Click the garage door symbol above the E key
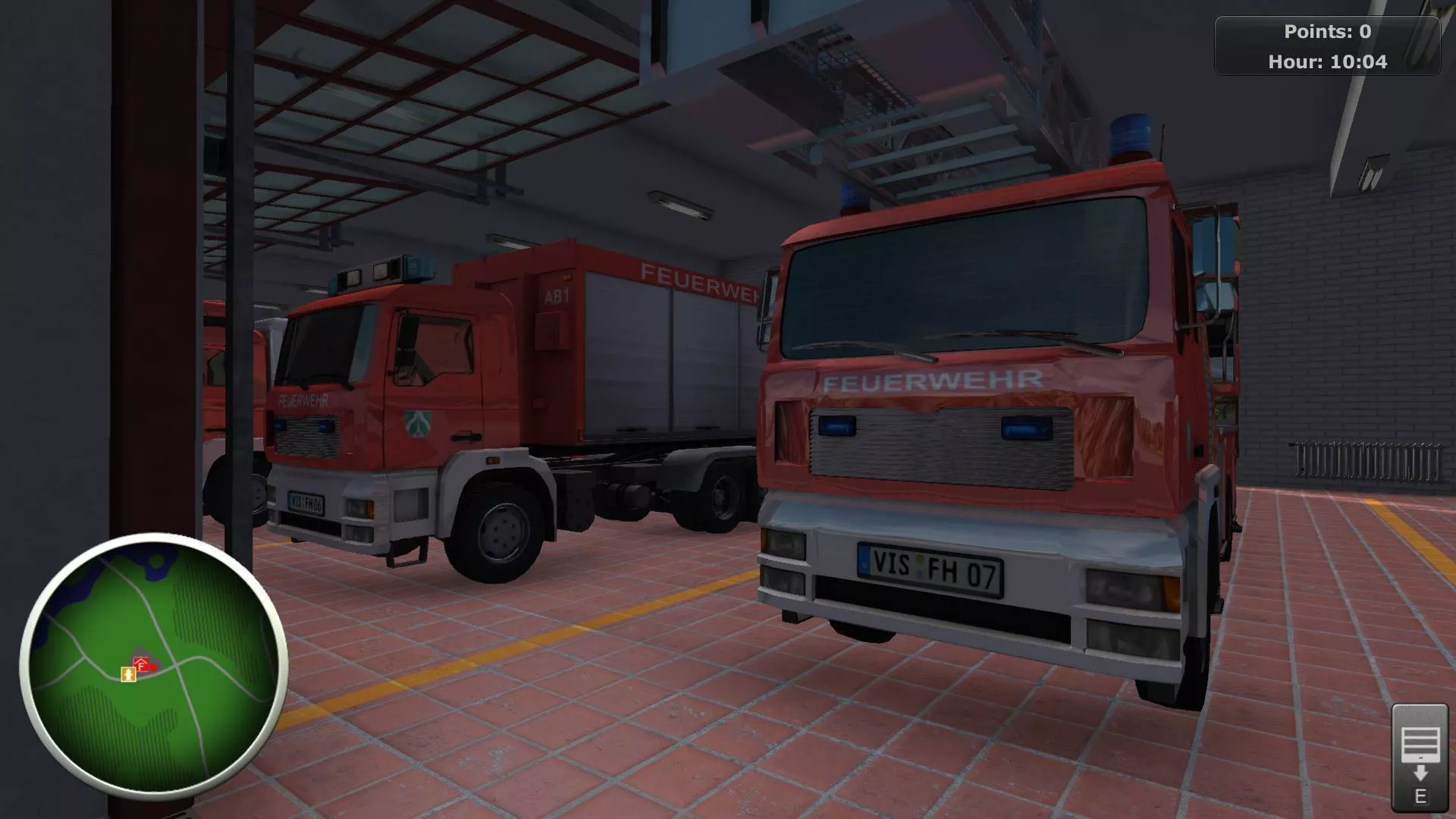 [x=1420, y=745]
